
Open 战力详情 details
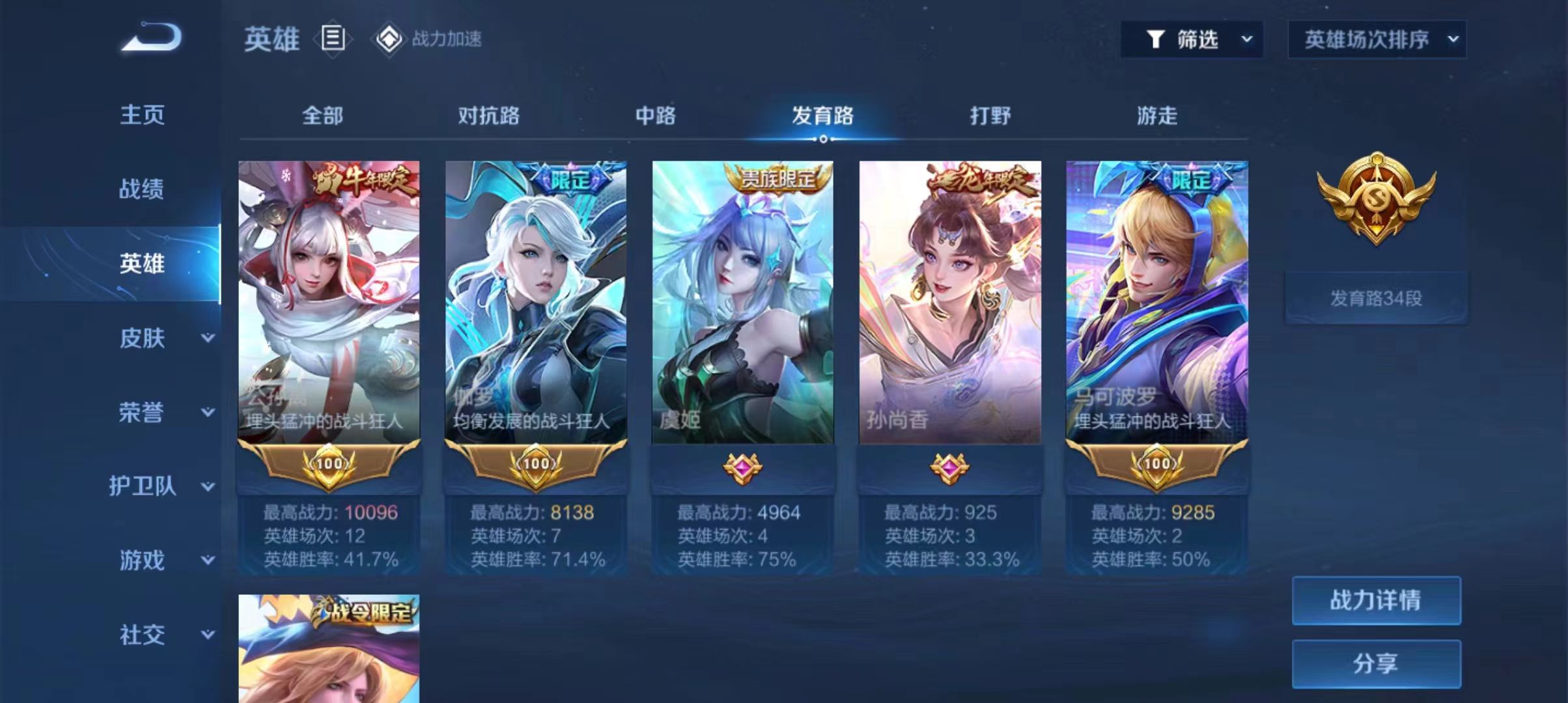pos(1376,600)
